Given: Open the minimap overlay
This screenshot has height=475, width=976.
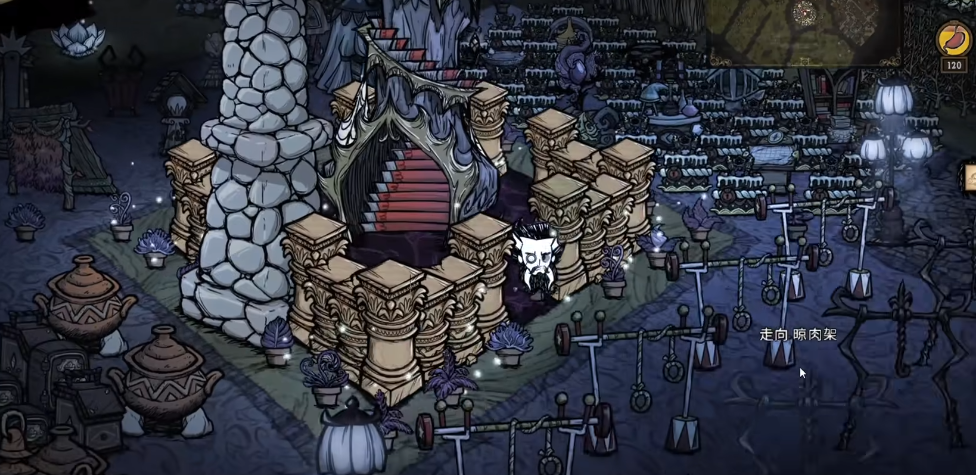Looking at the screenshot, I should [805, 30].
